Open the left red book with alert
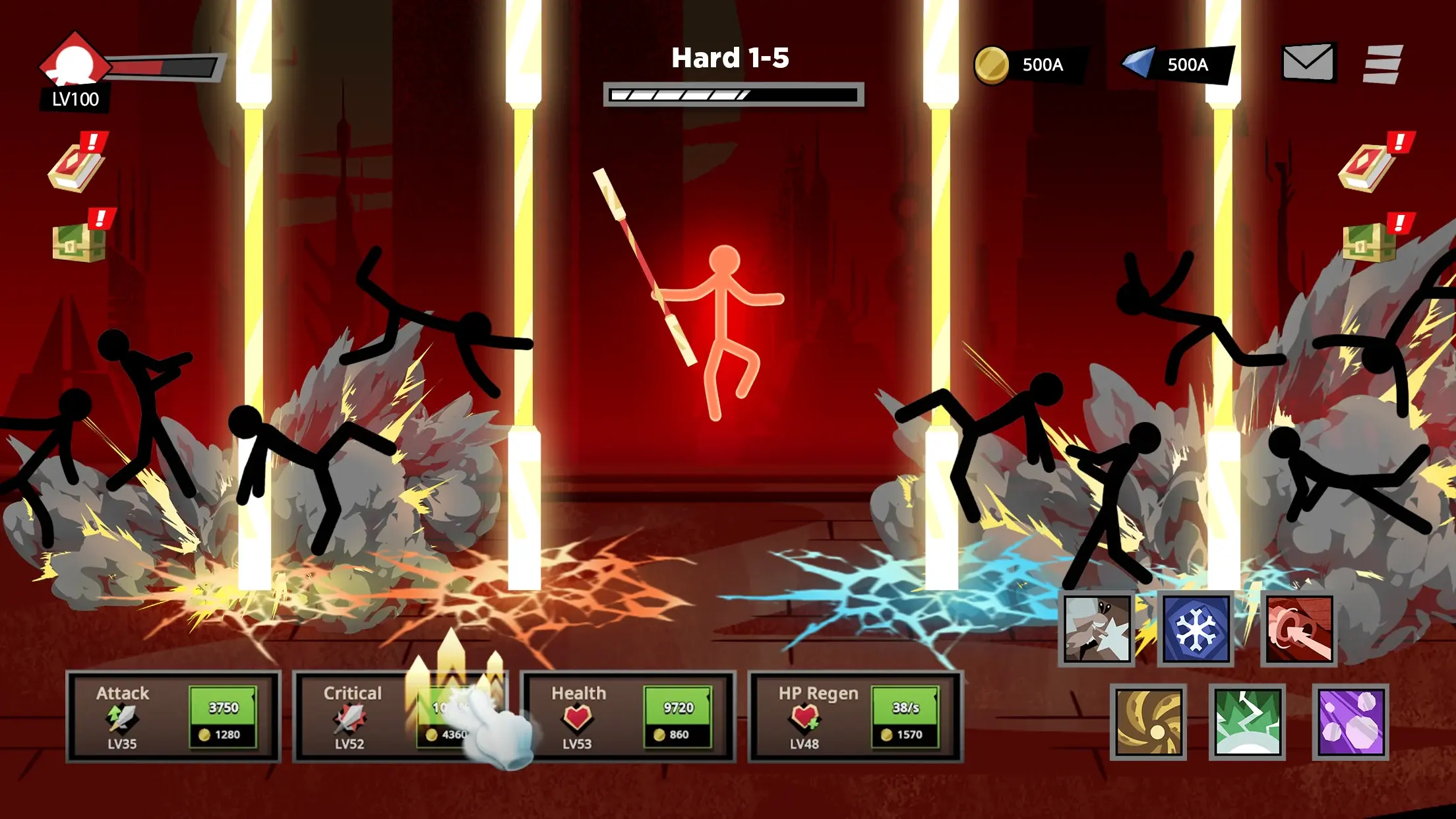The height and width of the screenshot is (819, 1456). 76,166
